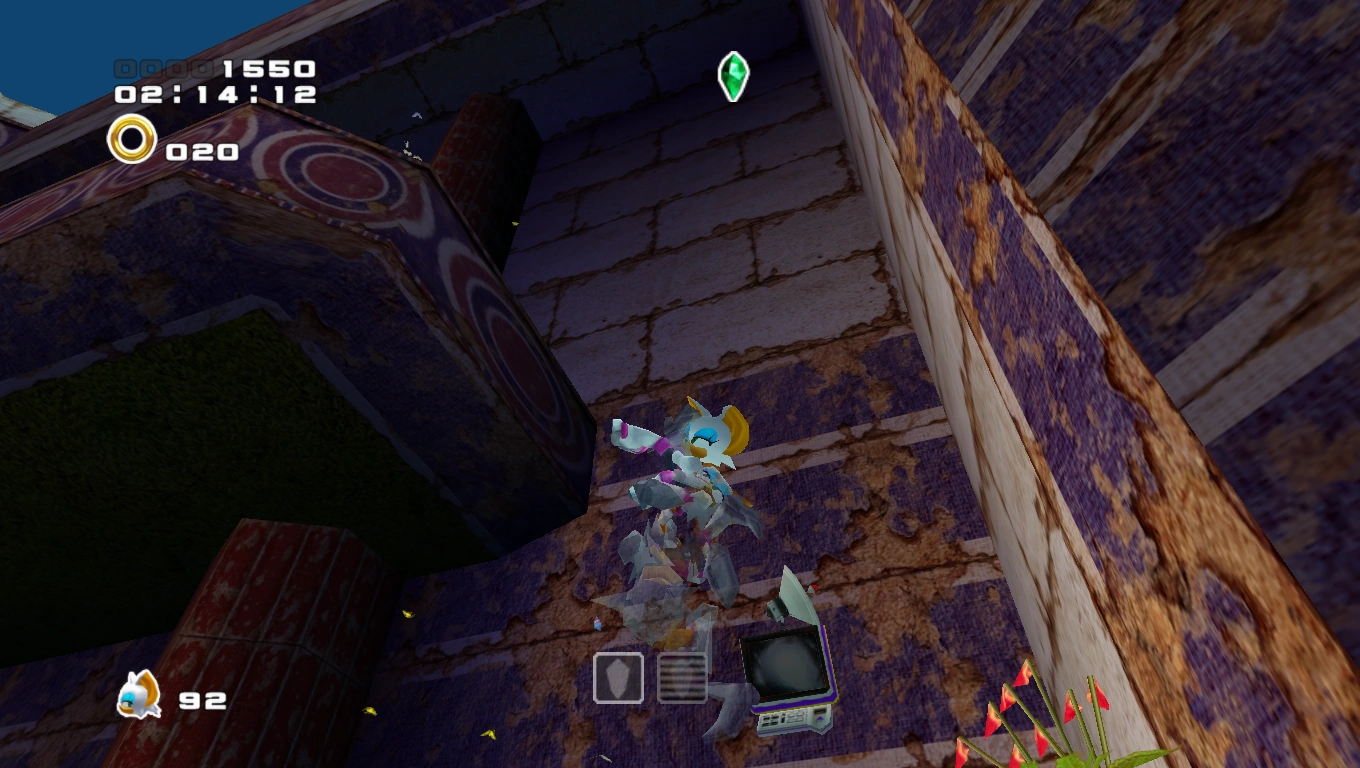Viewport: 1360px width, 768px height.
Task: Click the striped emerald radar slot
Action: point(682,678)
